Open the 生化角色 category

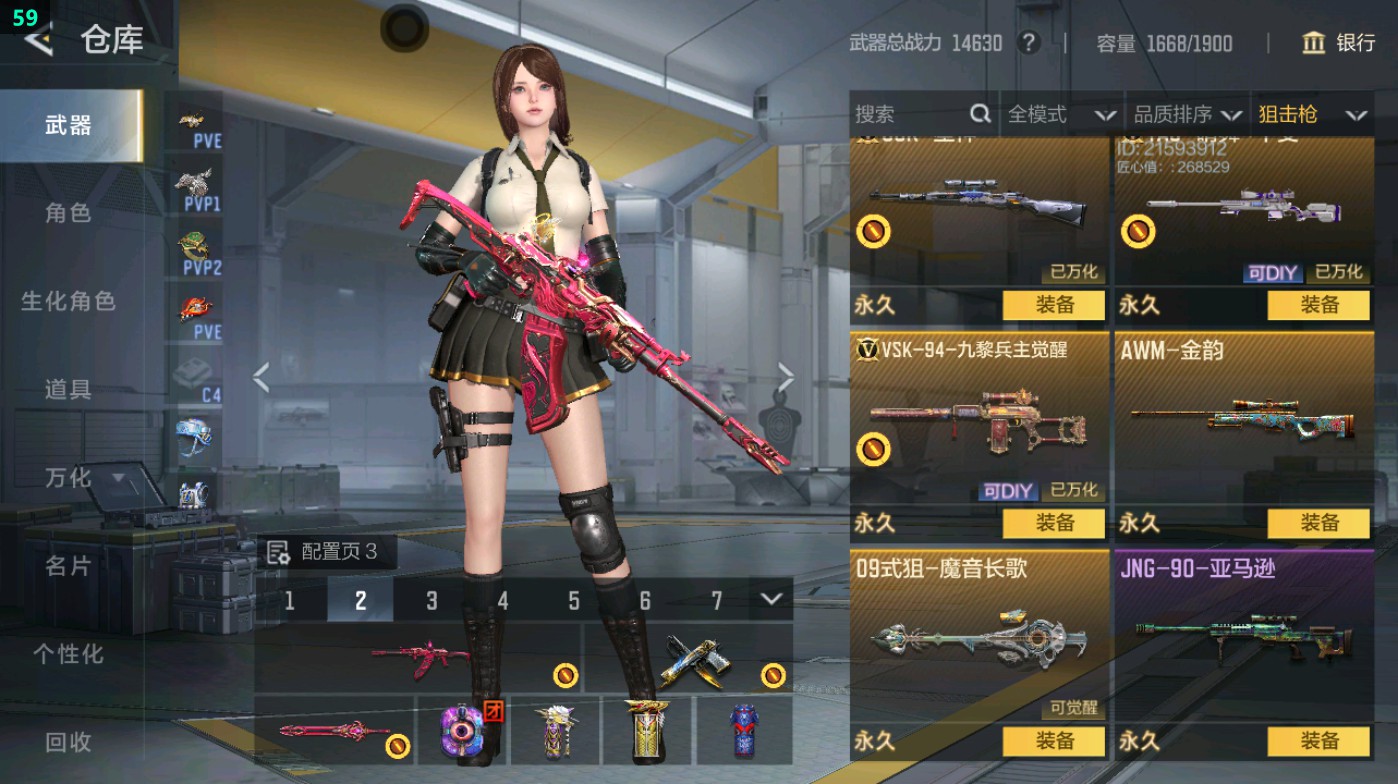(68, 301)
